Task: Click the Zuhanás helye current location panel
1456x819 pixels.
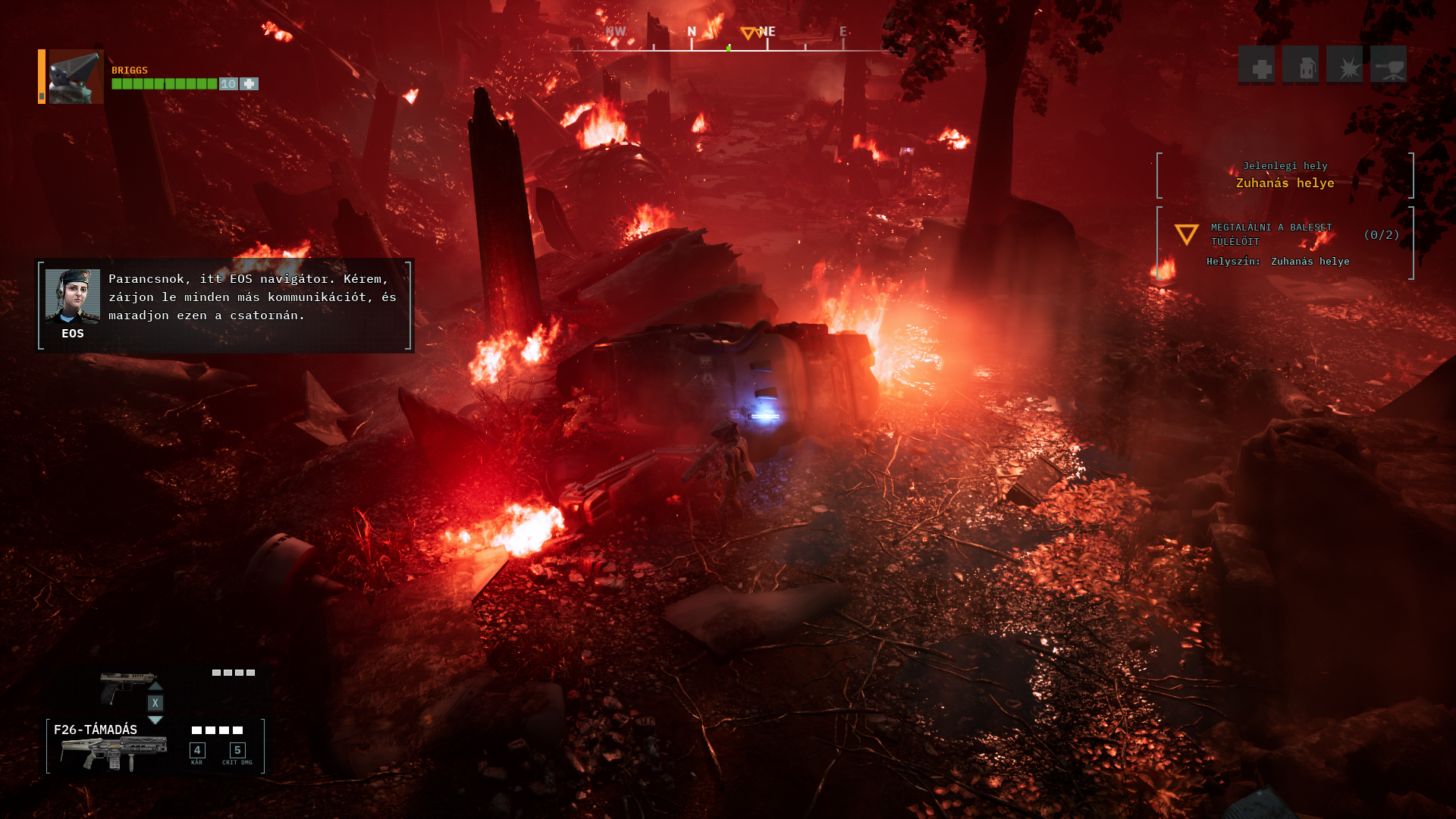Action: 1285,175
